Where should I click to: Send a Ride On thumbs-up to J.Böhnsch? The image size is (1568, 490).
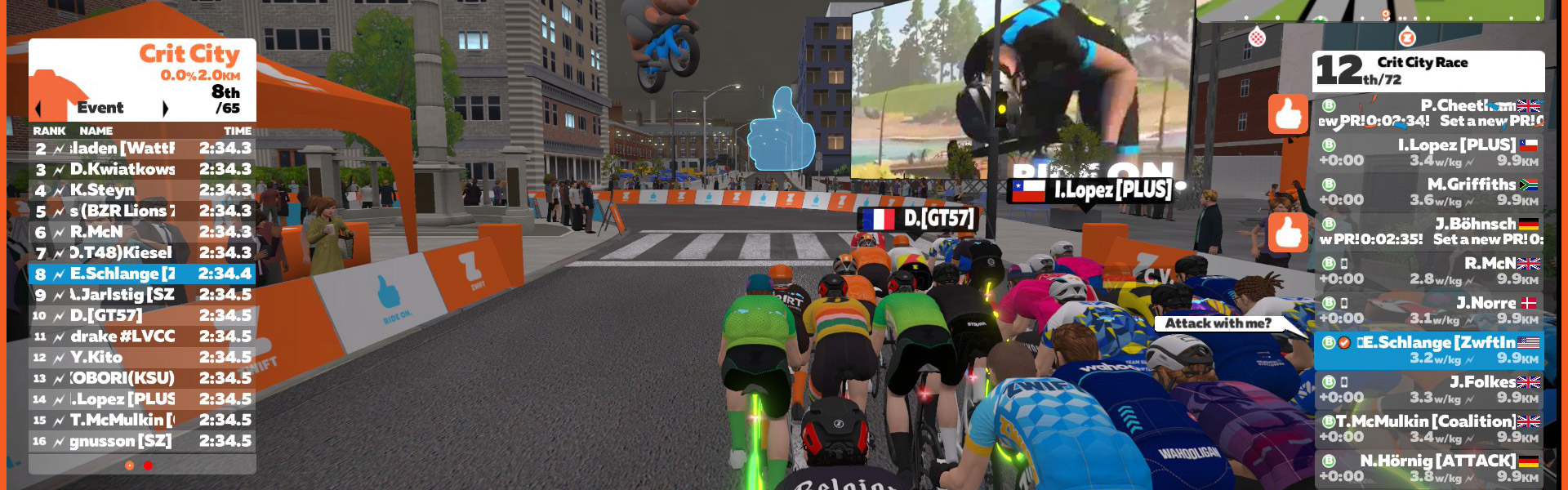[x=1288, y=232]
